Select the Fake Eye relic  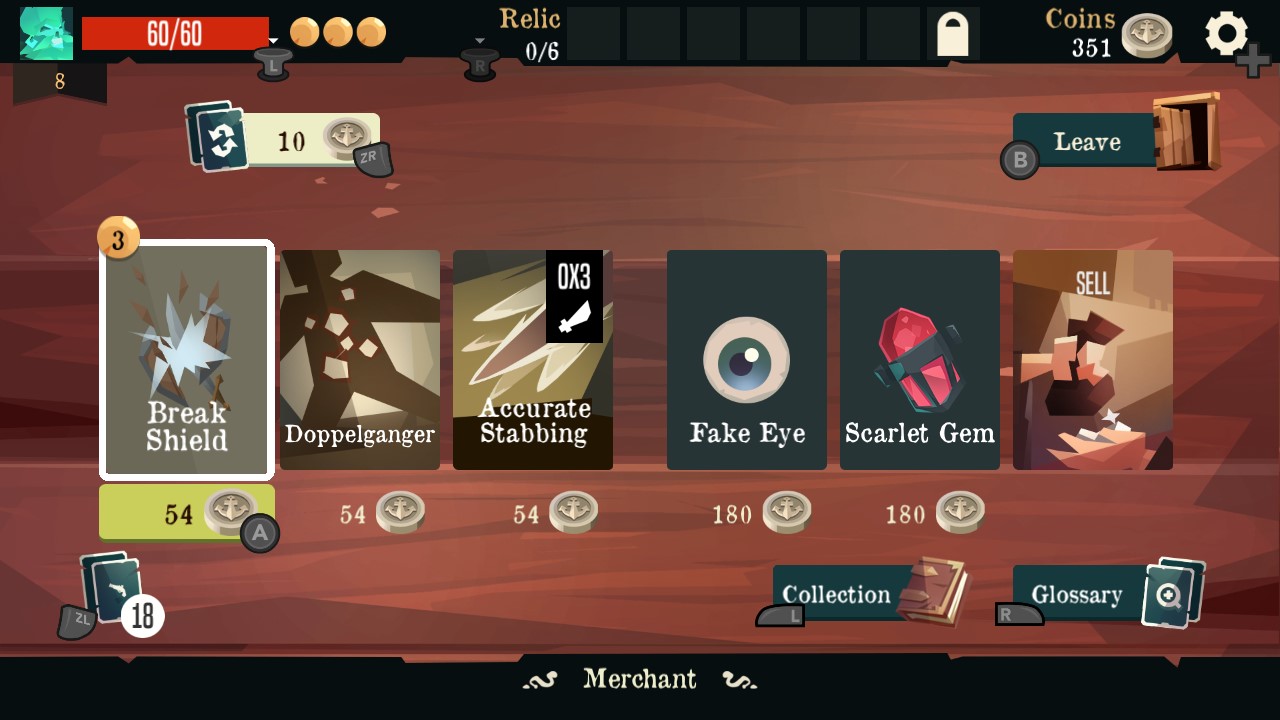(x=746, y=358)
